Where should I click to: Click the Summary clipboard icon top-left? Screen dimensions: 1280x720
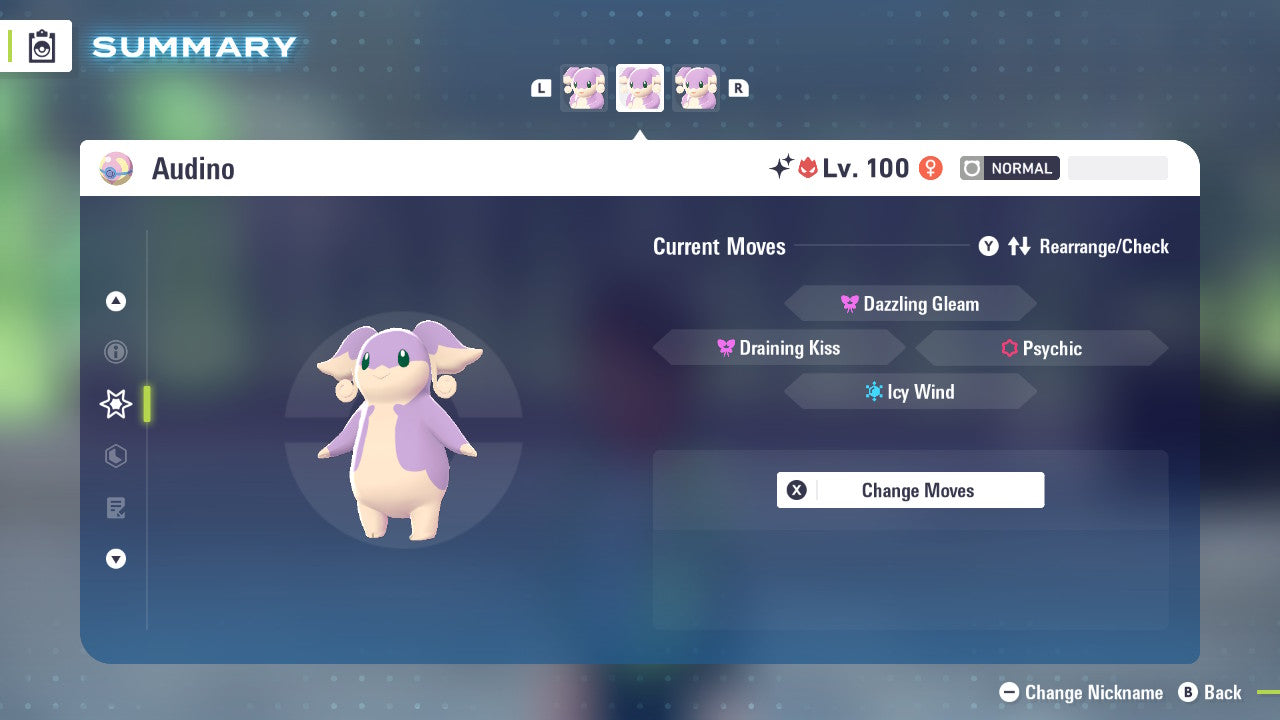40,46
